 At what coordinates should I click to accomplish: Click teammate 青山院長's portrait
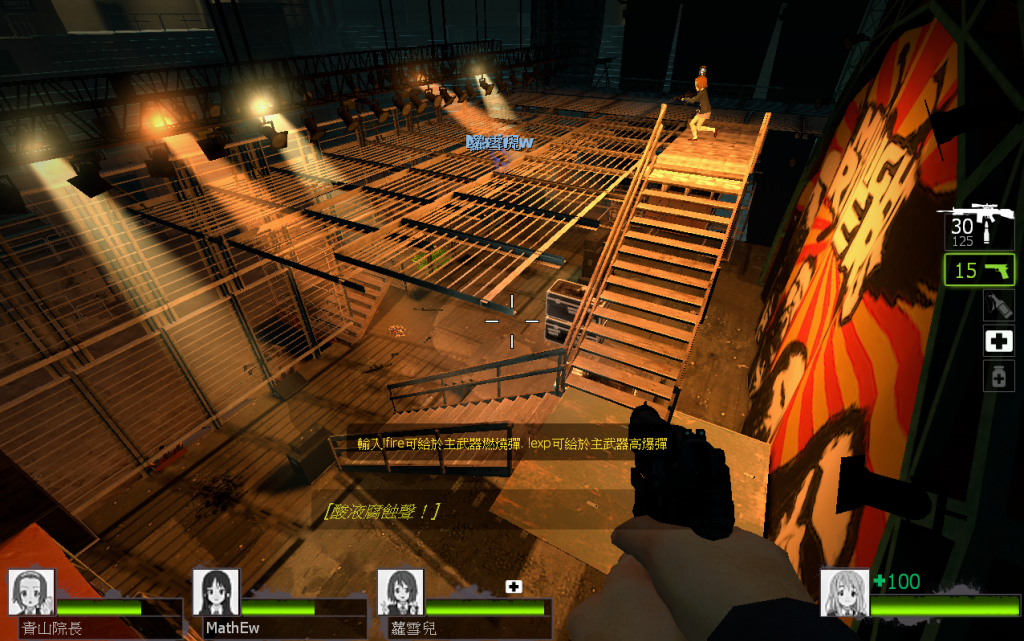click(31, 592)
